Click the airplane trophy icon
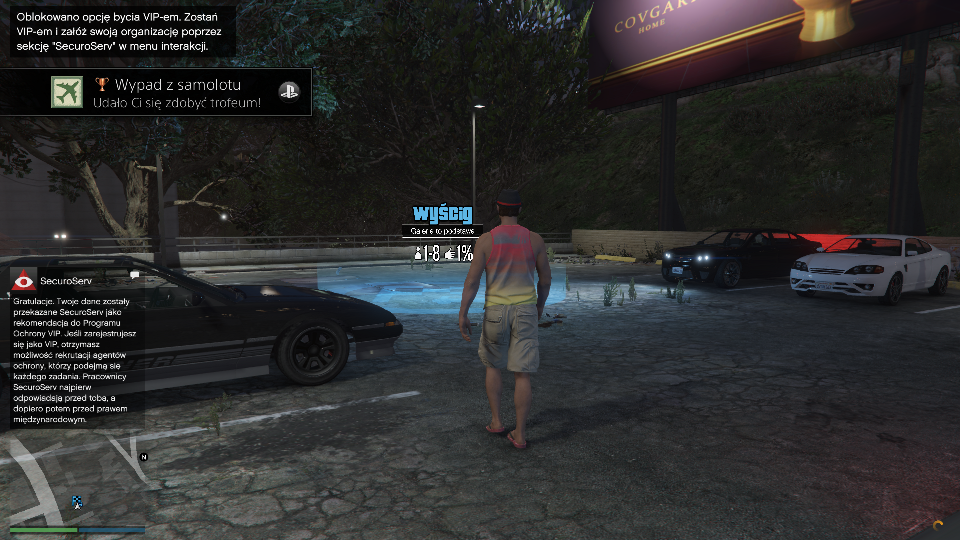The image size is (960, 540). 68,92
